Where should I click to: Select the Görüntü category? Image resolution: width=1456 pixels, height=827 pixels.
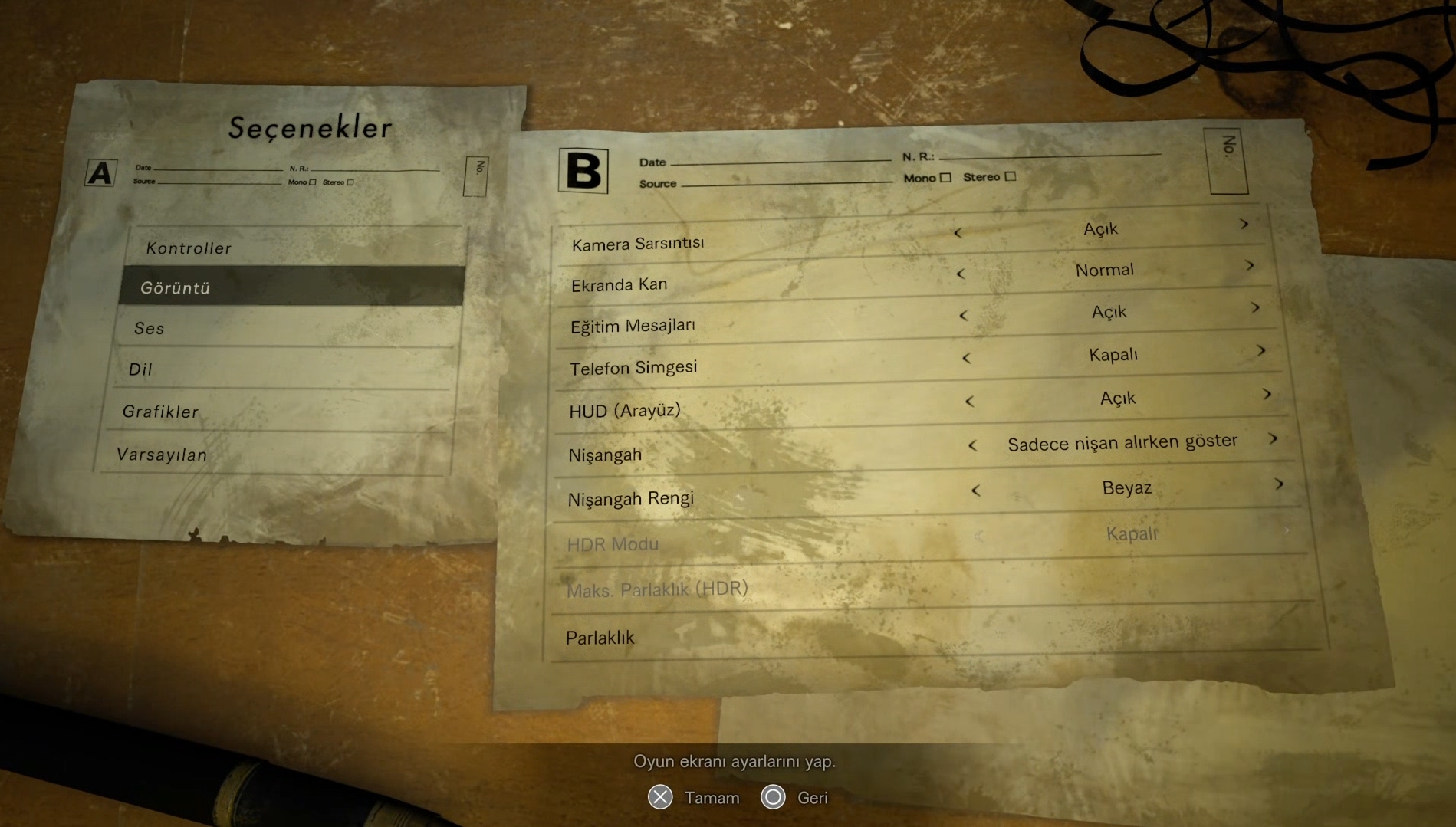click(x=176, y=288)
